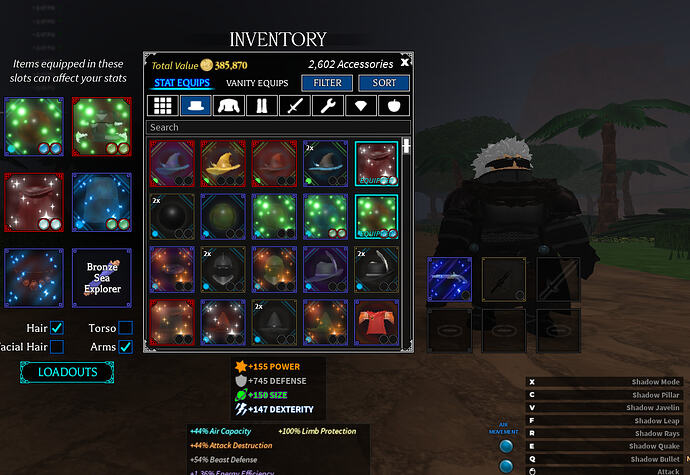This screenshot has width=690, height=475.
Task: Toggle the Hair checkbox
Action: click(x=57, y=328)
